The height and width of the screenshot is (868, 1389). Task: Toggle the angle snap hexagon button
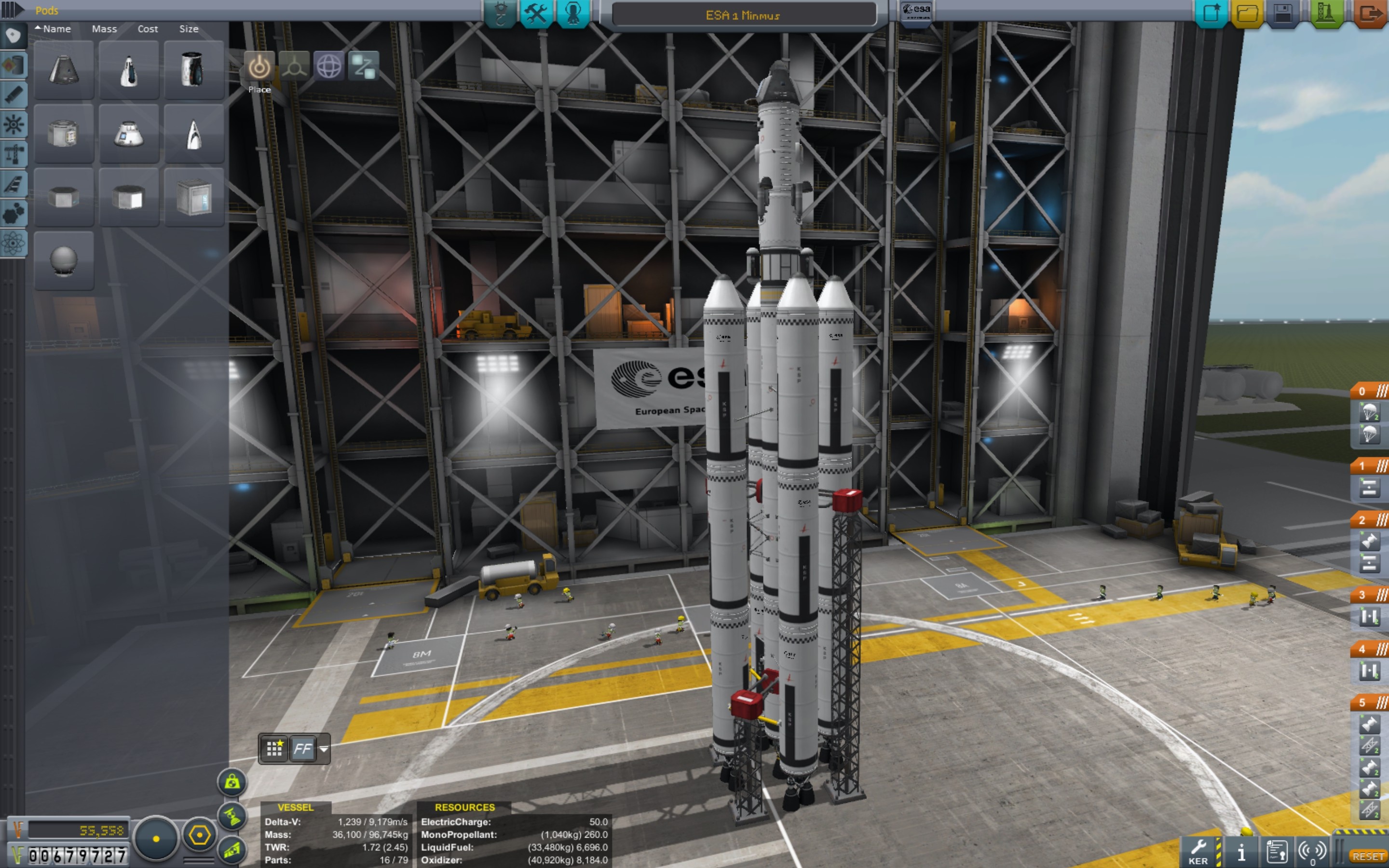click(199, 835)
